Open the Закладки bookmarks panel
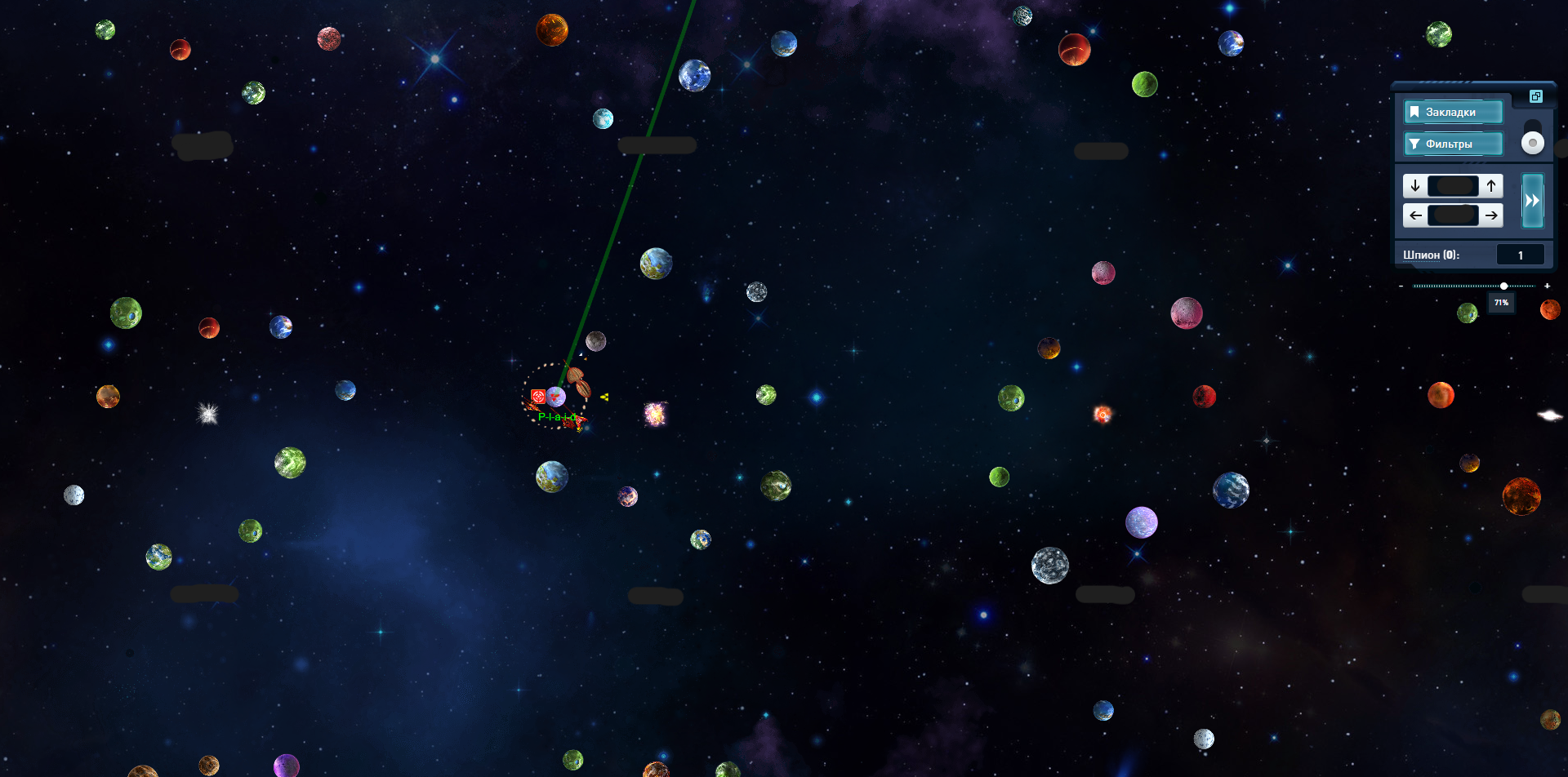1568x777 pixels. pos(1452,112)
